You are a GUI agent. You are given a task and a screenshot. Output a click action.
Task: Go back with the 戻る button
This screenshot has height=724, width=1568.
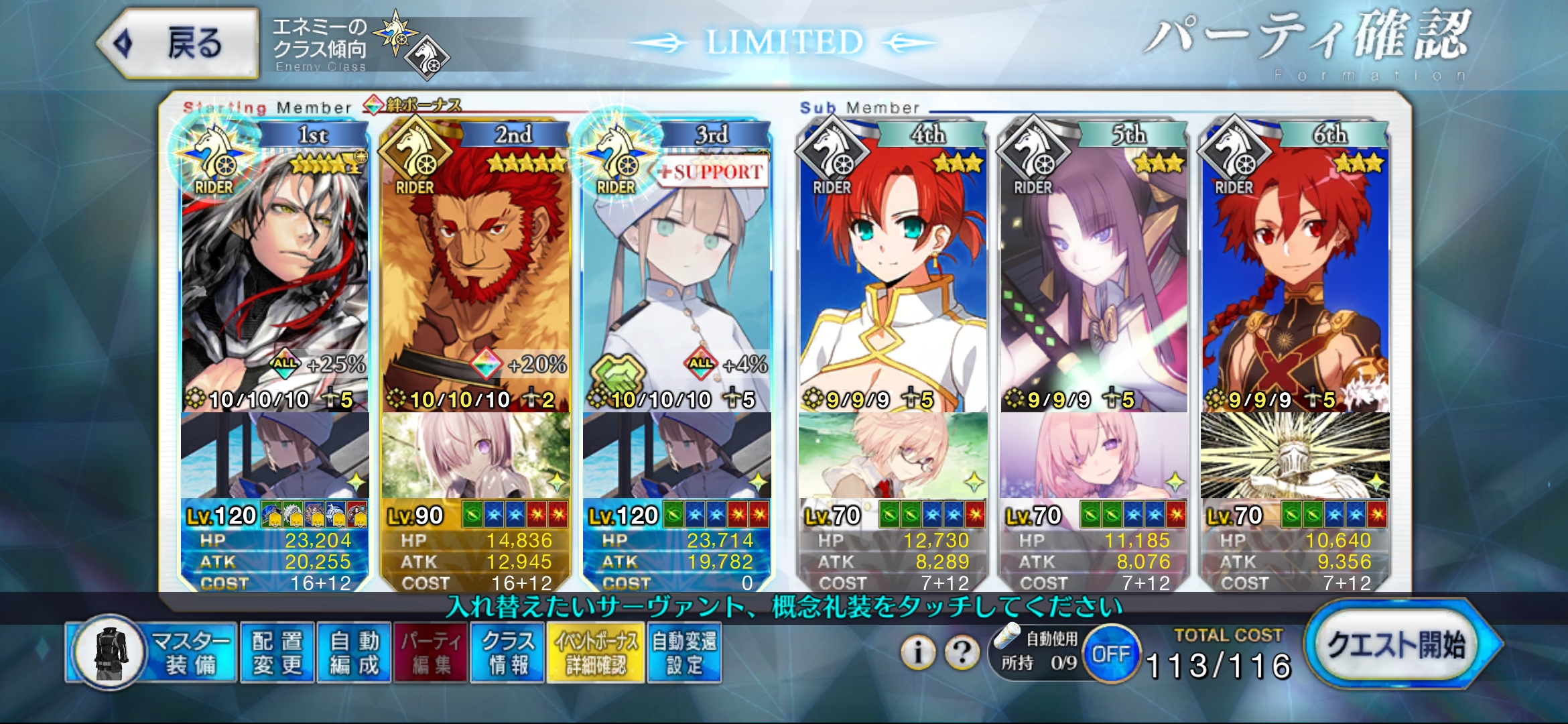click(179, 44)
